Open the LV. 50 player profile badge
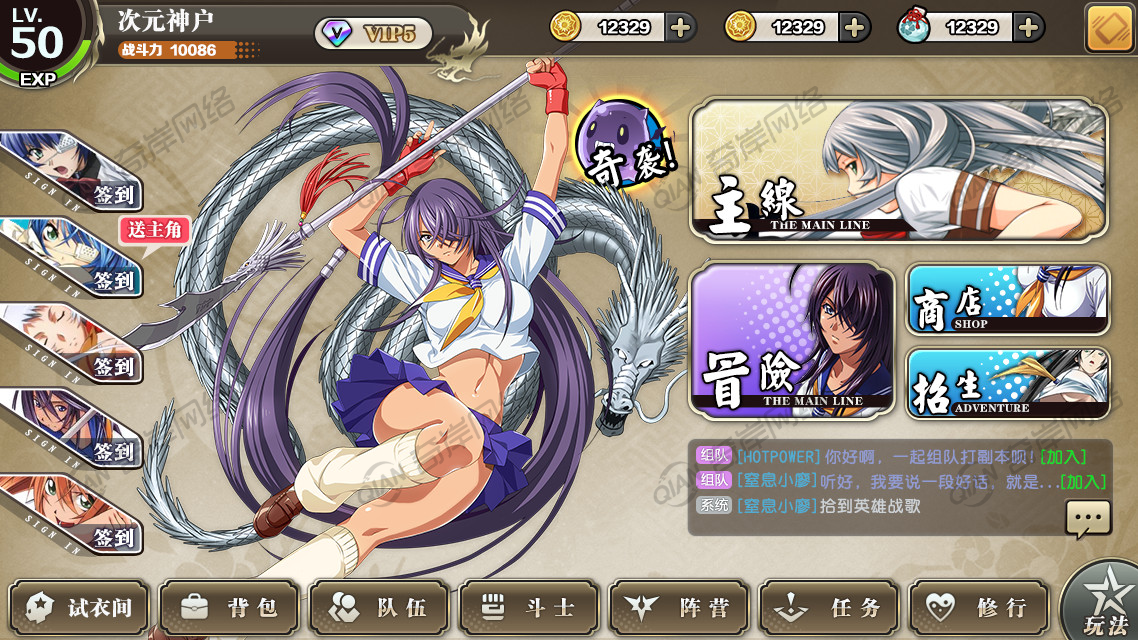Screen dimensions: 1138x640 point(40,42)
